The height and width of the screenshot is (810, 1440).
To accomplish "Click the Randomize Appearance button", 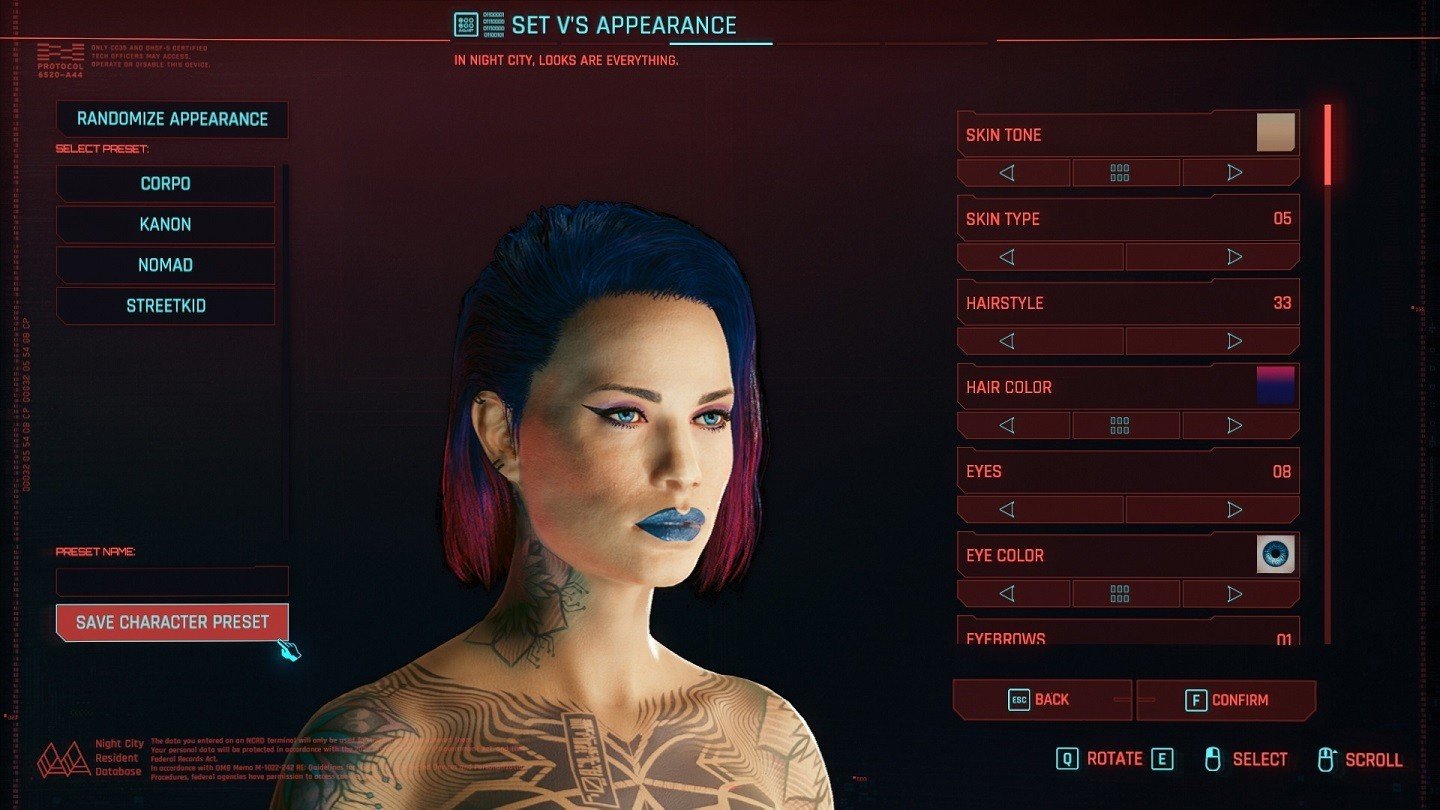I will [x=171, y=119].
